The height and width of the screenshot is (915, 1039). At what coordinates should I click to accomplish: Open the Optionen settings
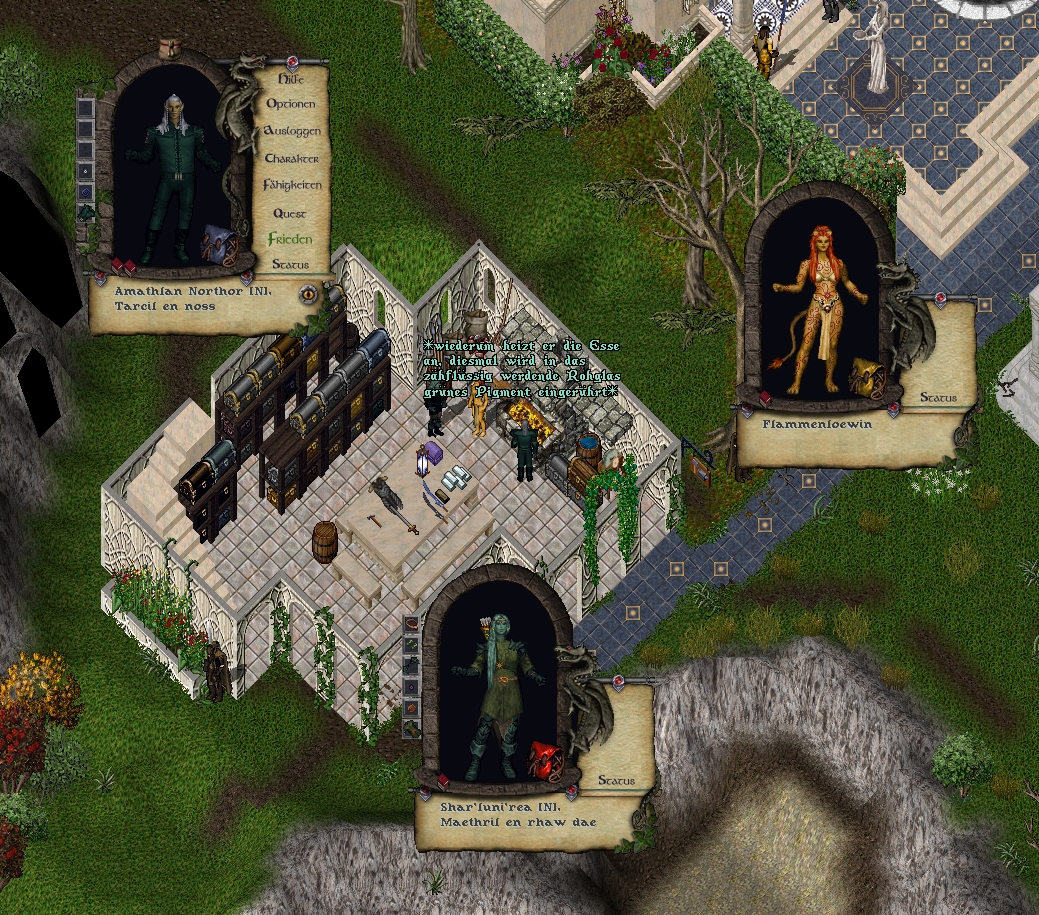[x=291, y=104]
